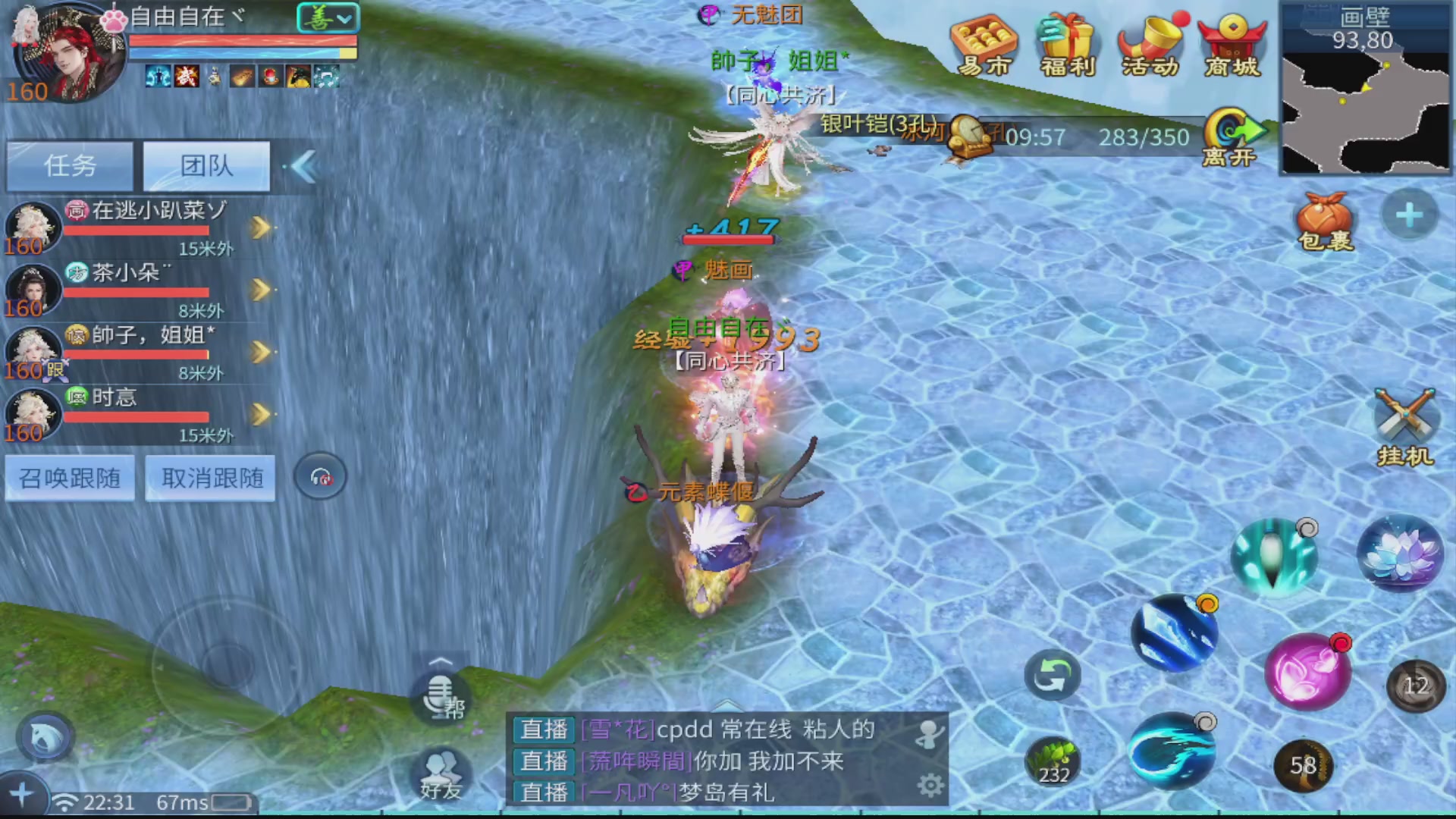Open the 善 alignment dropdown
Image resolution: width=1456 pixels, height=819 pixels.
328,17
